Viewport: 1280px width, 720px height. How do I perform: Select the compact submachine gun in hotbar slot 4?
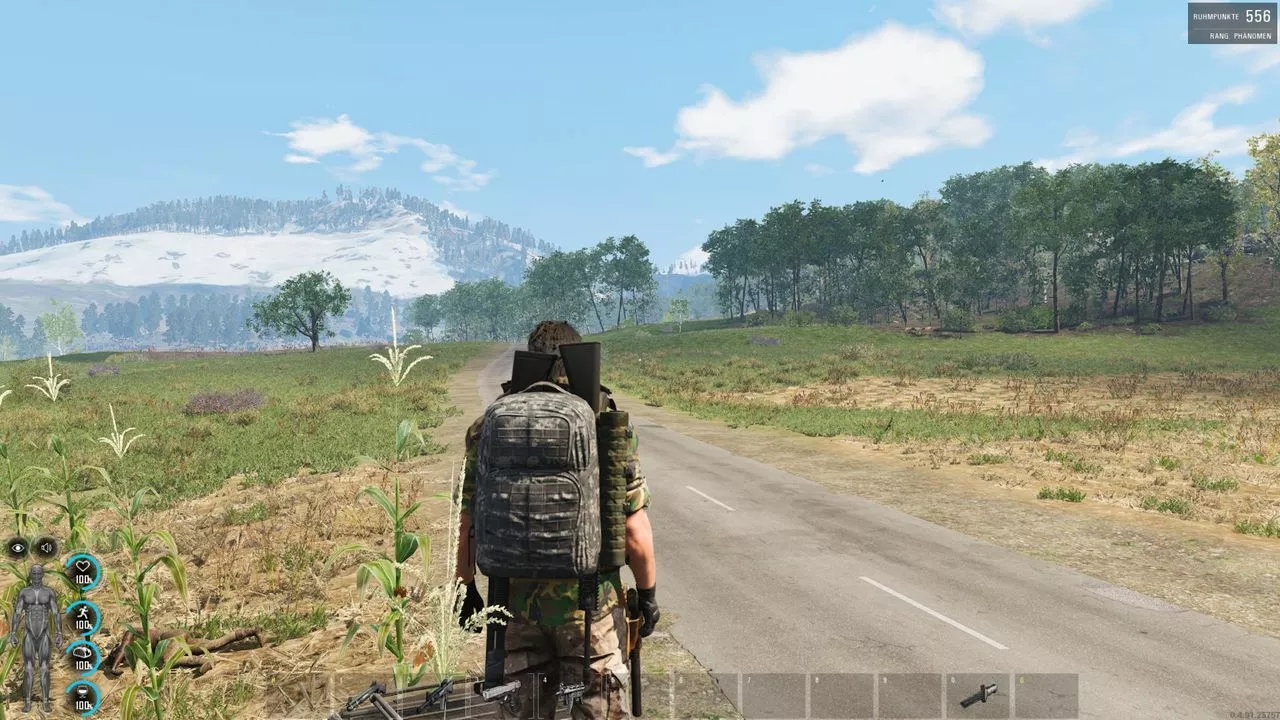click(x=570, y=692)
